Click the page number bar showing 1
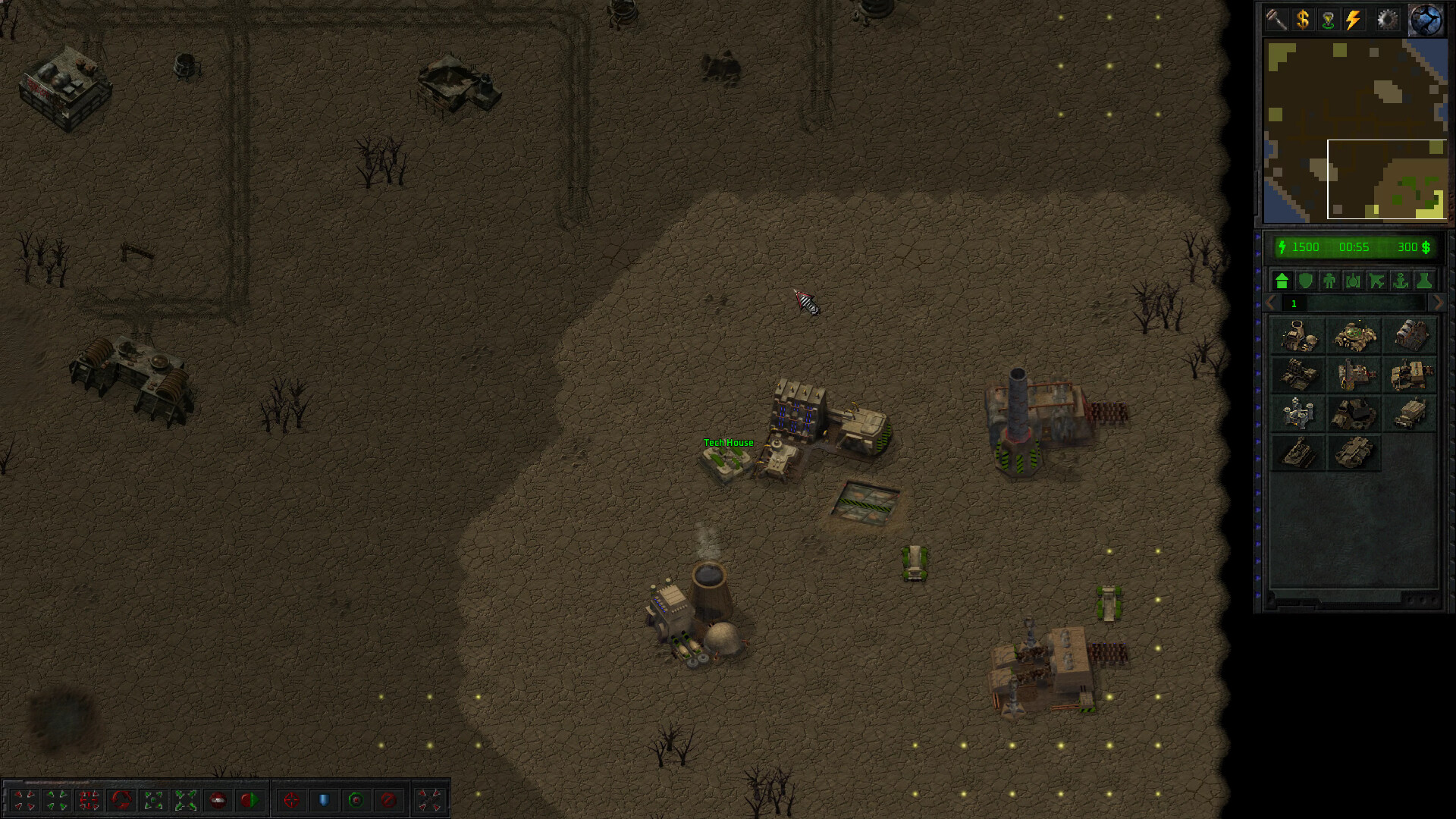Image resolution: width=1456 pixels, height=819 pixels. point(1294,304)
